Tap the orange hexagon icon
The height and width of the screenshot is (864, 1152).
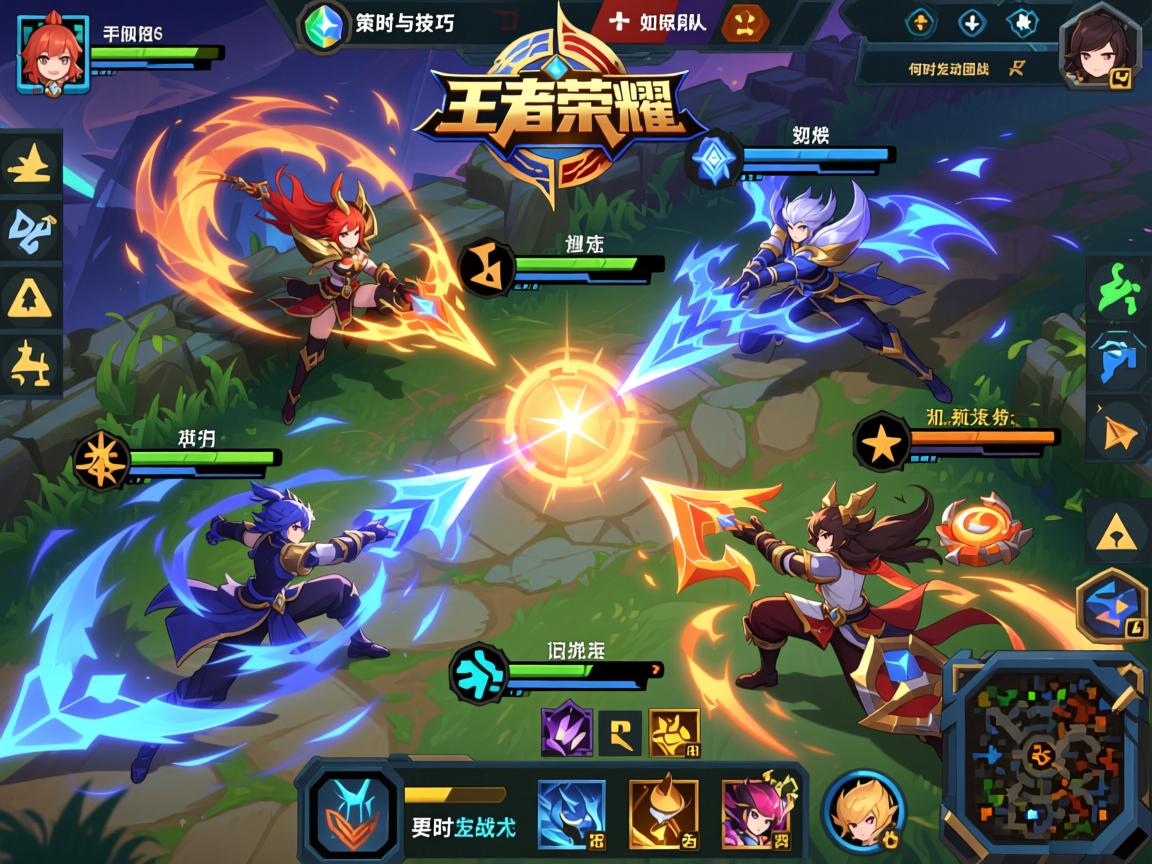click(745, 21)
